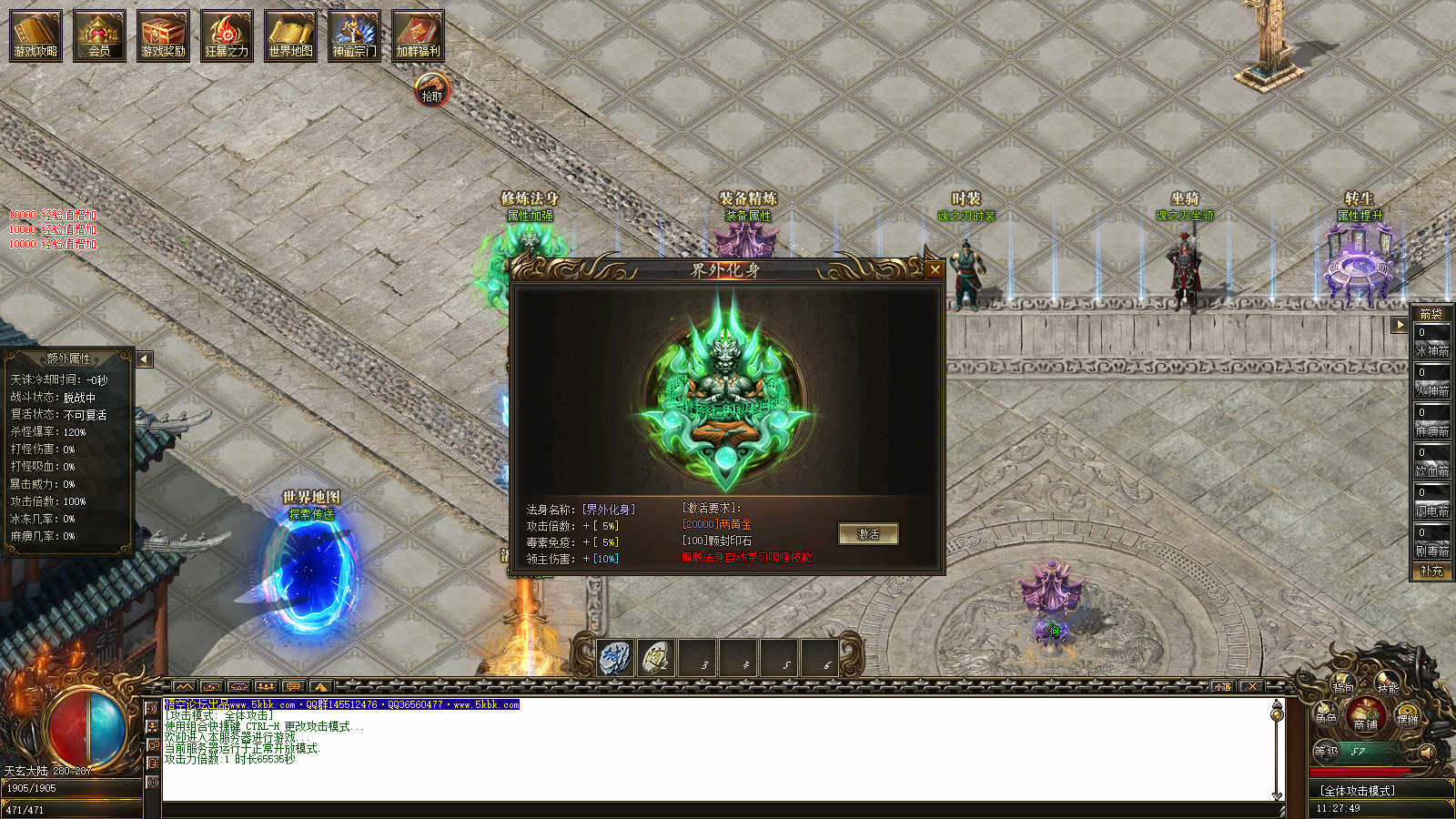Screen dimensions: 1456x819
Task: Open the 神谕宗门 sect menu
Action: [x=354, y=35]
